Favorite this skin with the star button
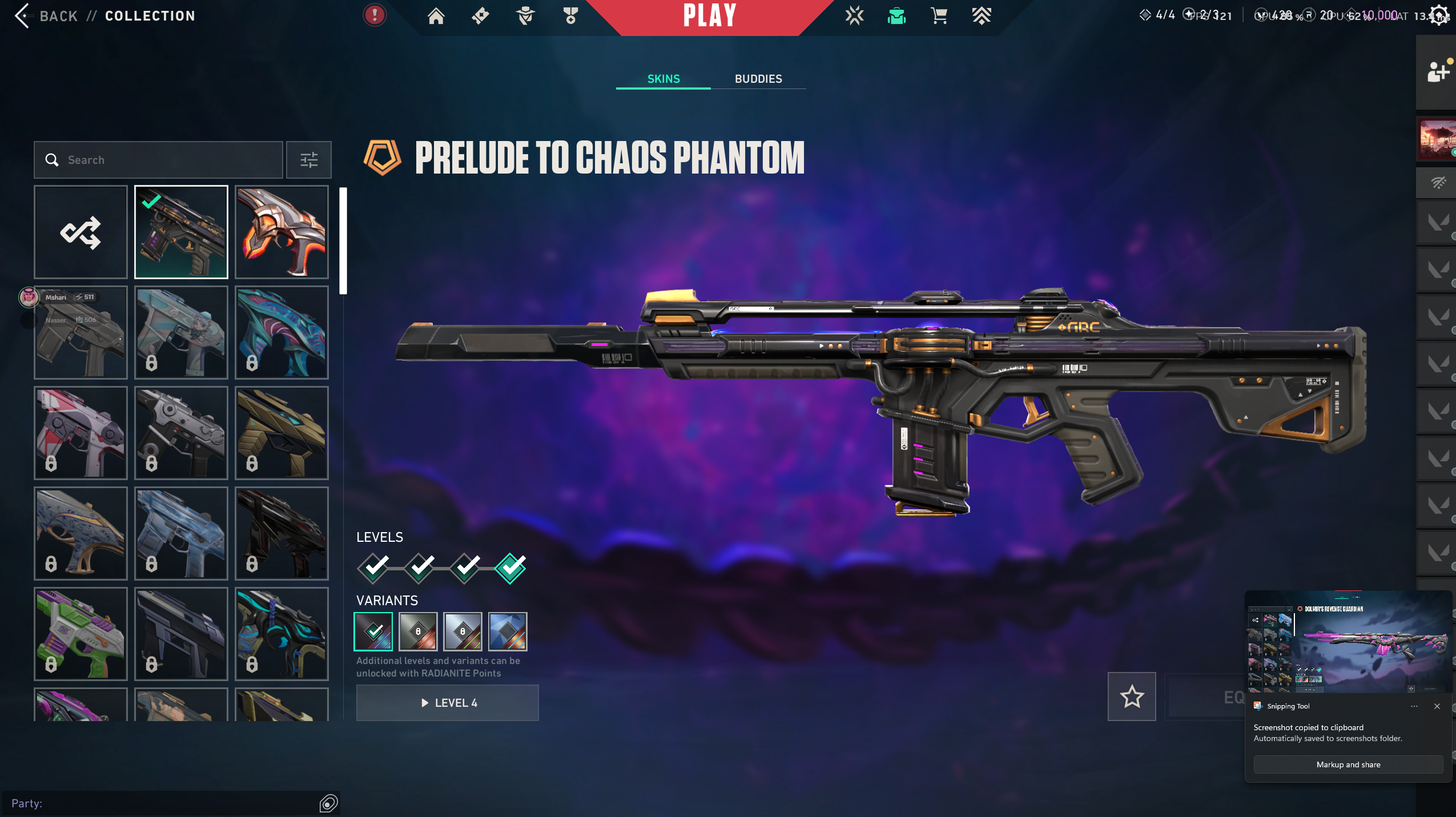Screen dimensions: 1456x817 (1132, 697)
